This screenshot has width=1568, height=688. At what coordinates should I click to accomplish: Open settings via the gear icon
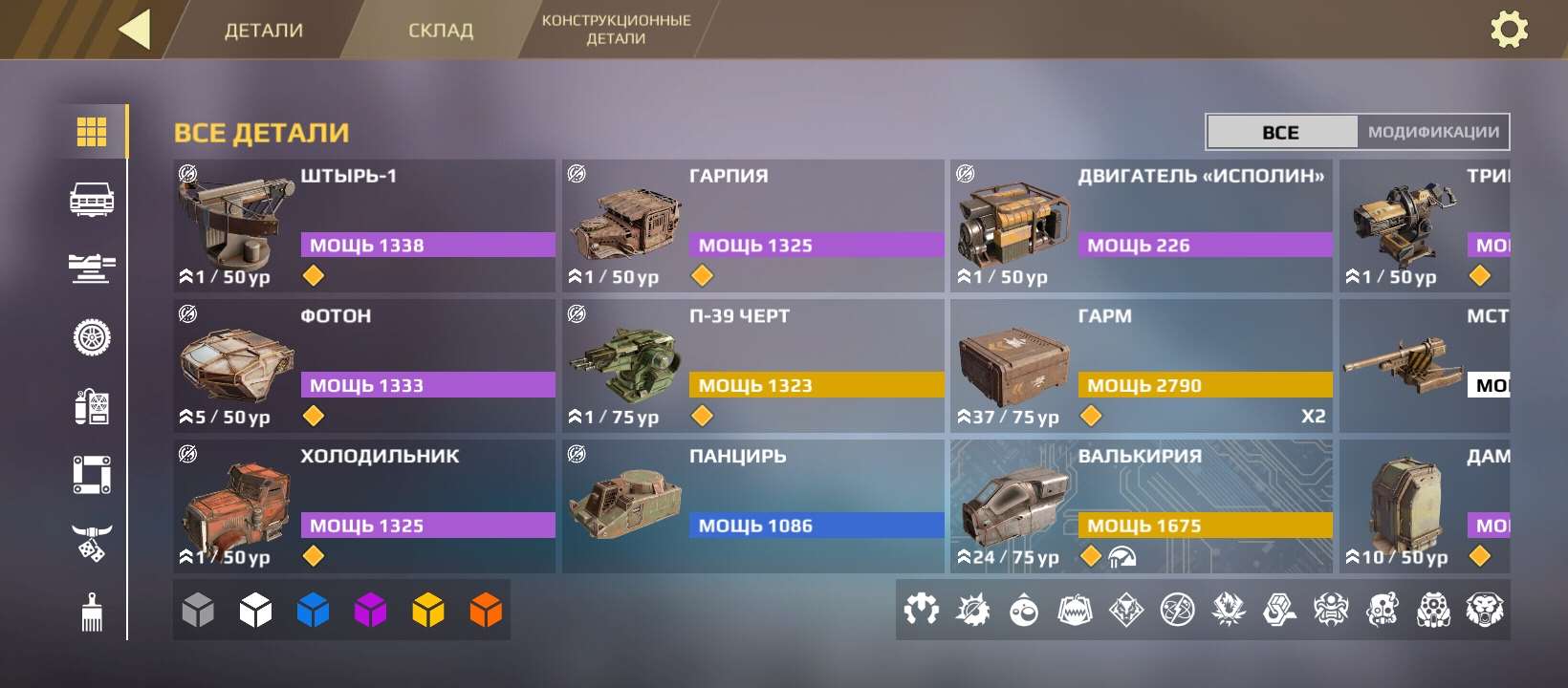pos(1511,30)
